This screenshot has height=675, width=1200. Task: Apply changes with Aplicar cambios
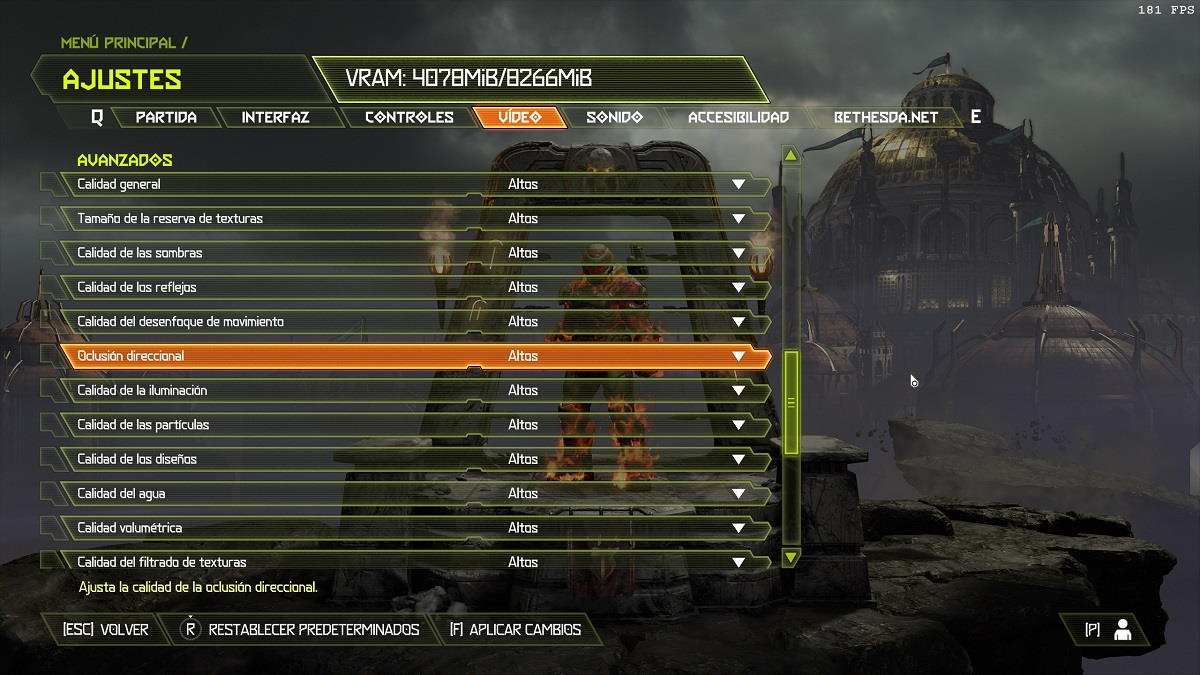514,630
